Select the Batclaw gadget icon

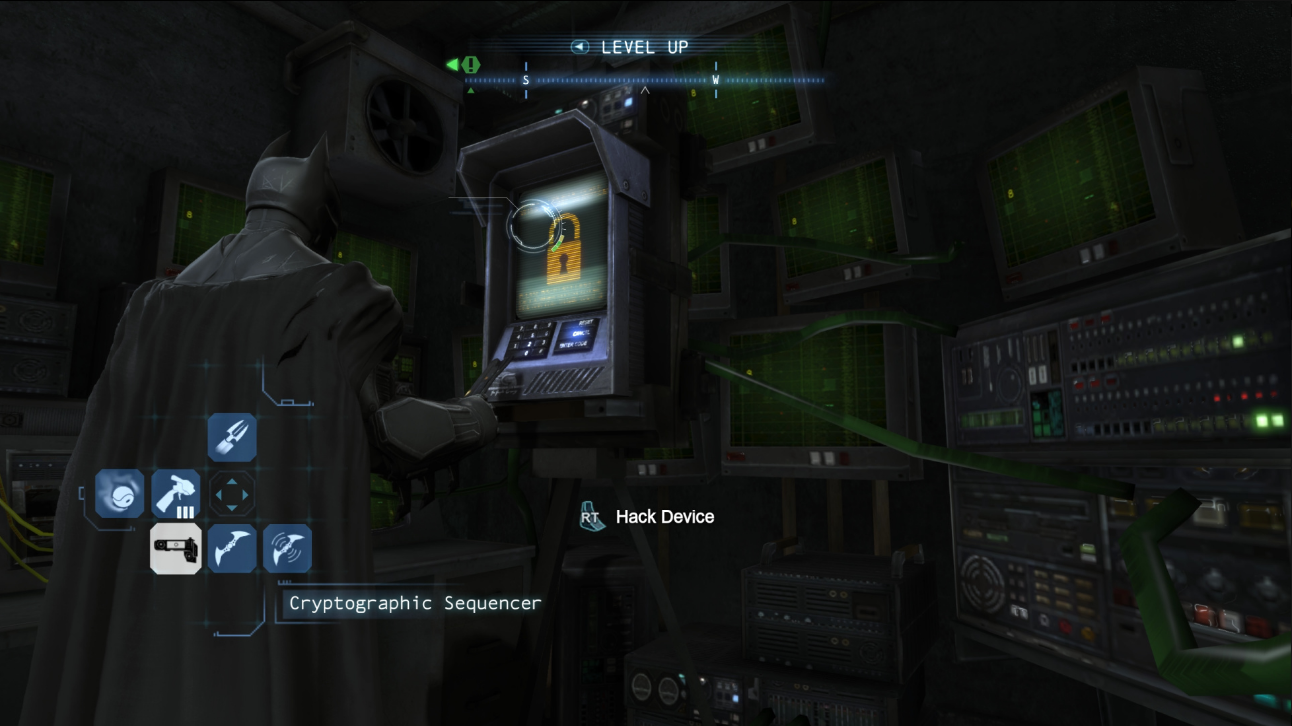(x=232, y=438)
